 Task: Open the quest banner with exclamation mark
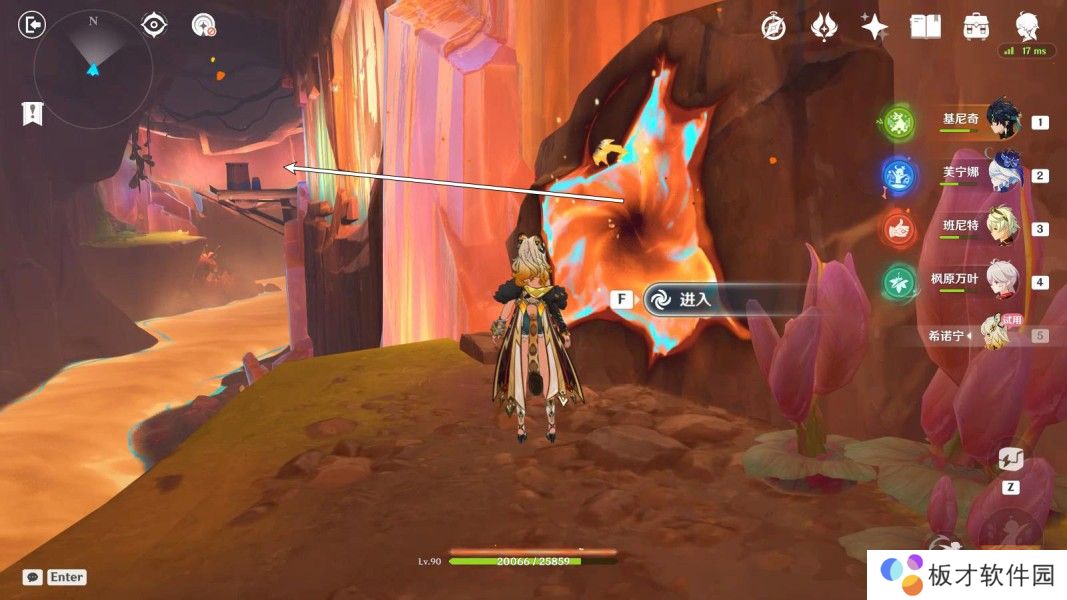[32, 114]
